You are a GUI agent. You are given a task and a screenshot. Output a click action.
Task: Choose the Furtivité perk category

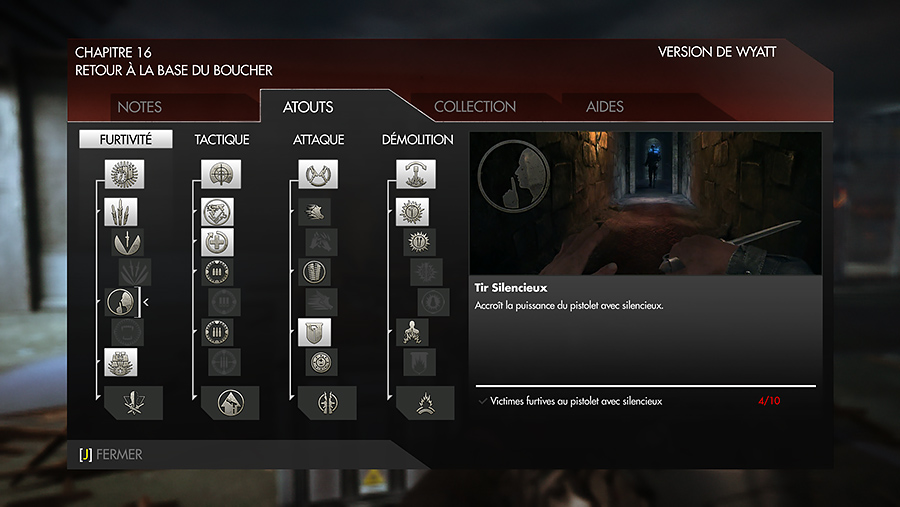(x=126, y=140)
